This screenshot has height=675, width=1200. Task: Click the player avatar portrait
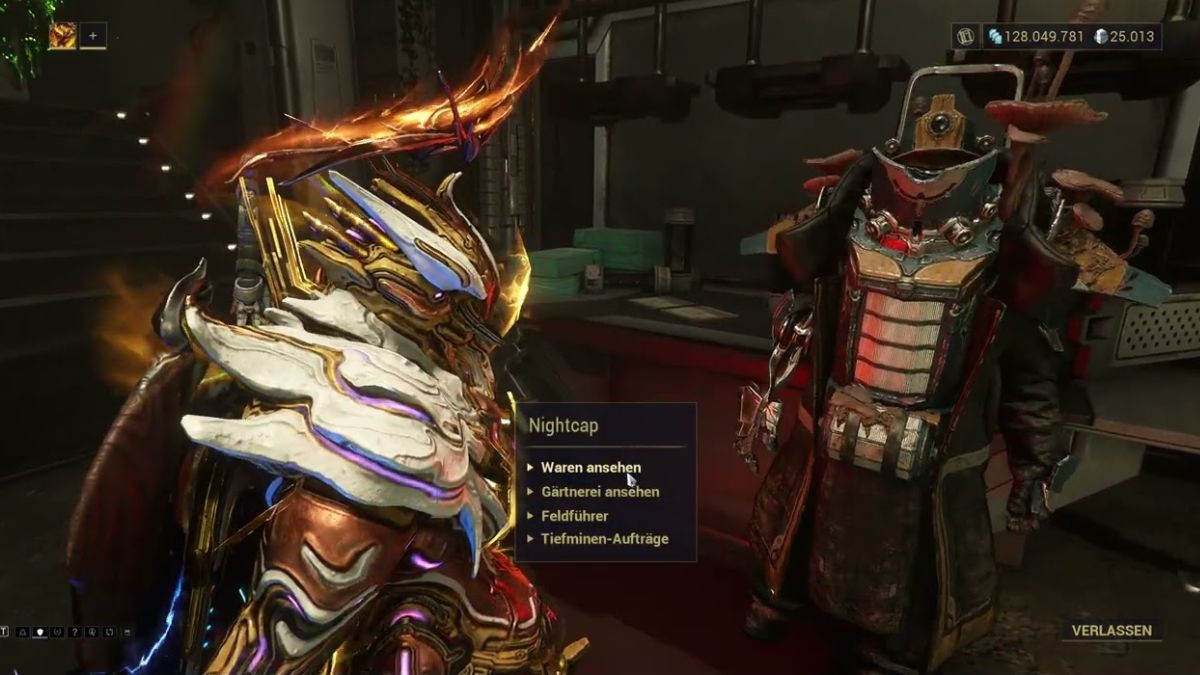coord(62,36)
